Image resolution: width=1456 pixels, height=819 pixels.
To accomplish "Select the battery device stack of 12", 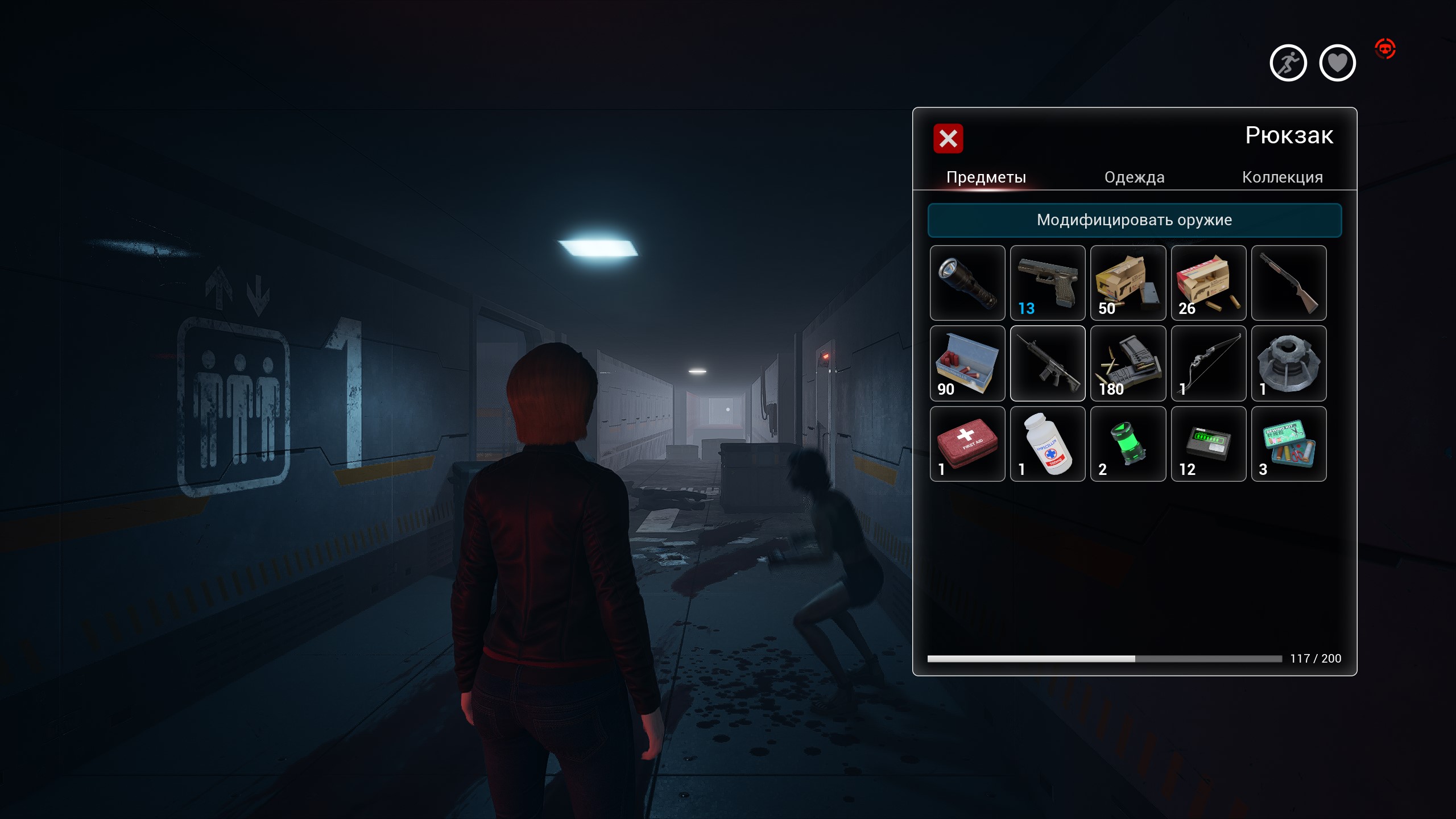I will [x=1208, y=444].
